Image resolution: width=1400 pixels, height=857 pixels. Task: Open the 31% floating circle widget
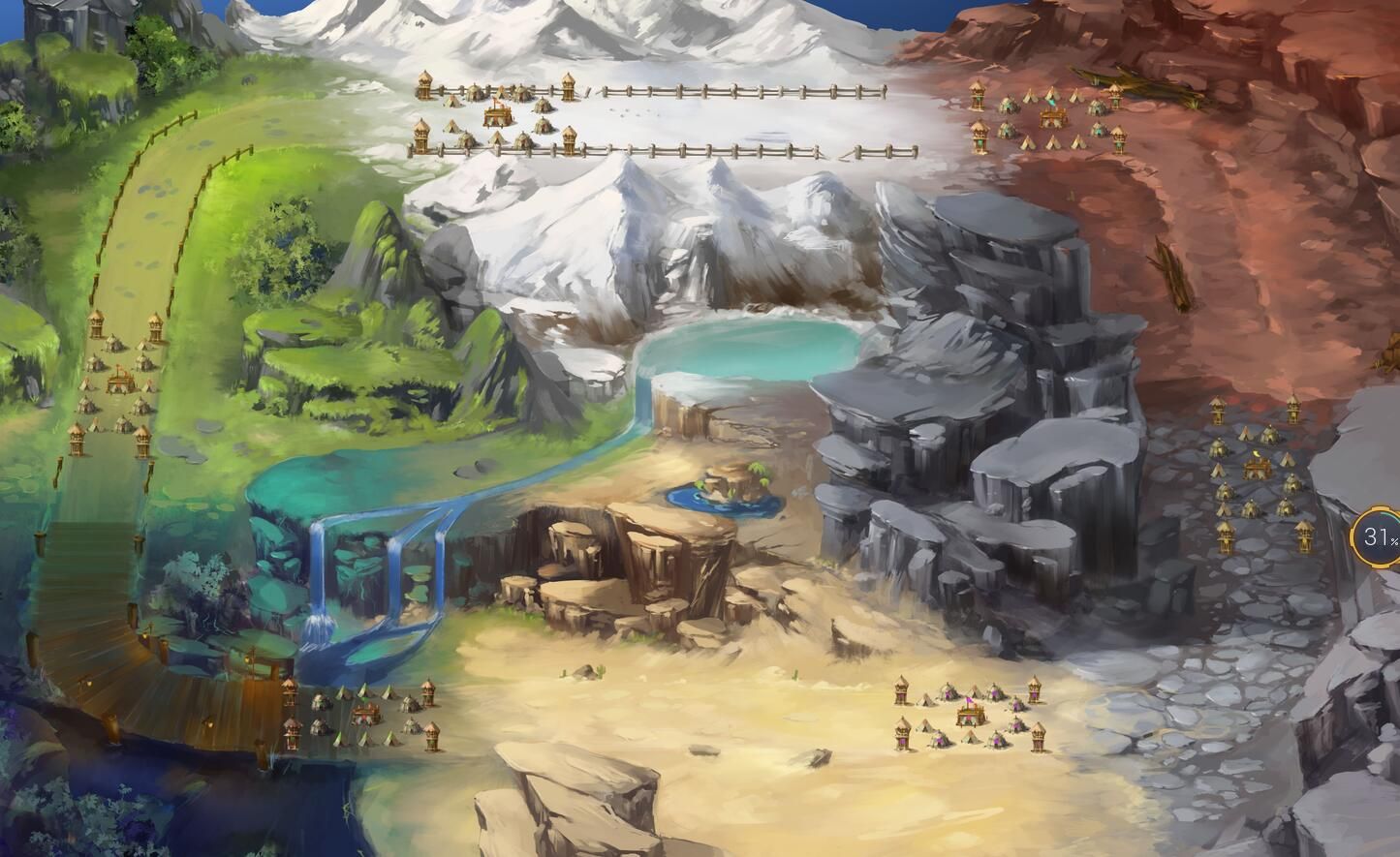[1379, 537]
